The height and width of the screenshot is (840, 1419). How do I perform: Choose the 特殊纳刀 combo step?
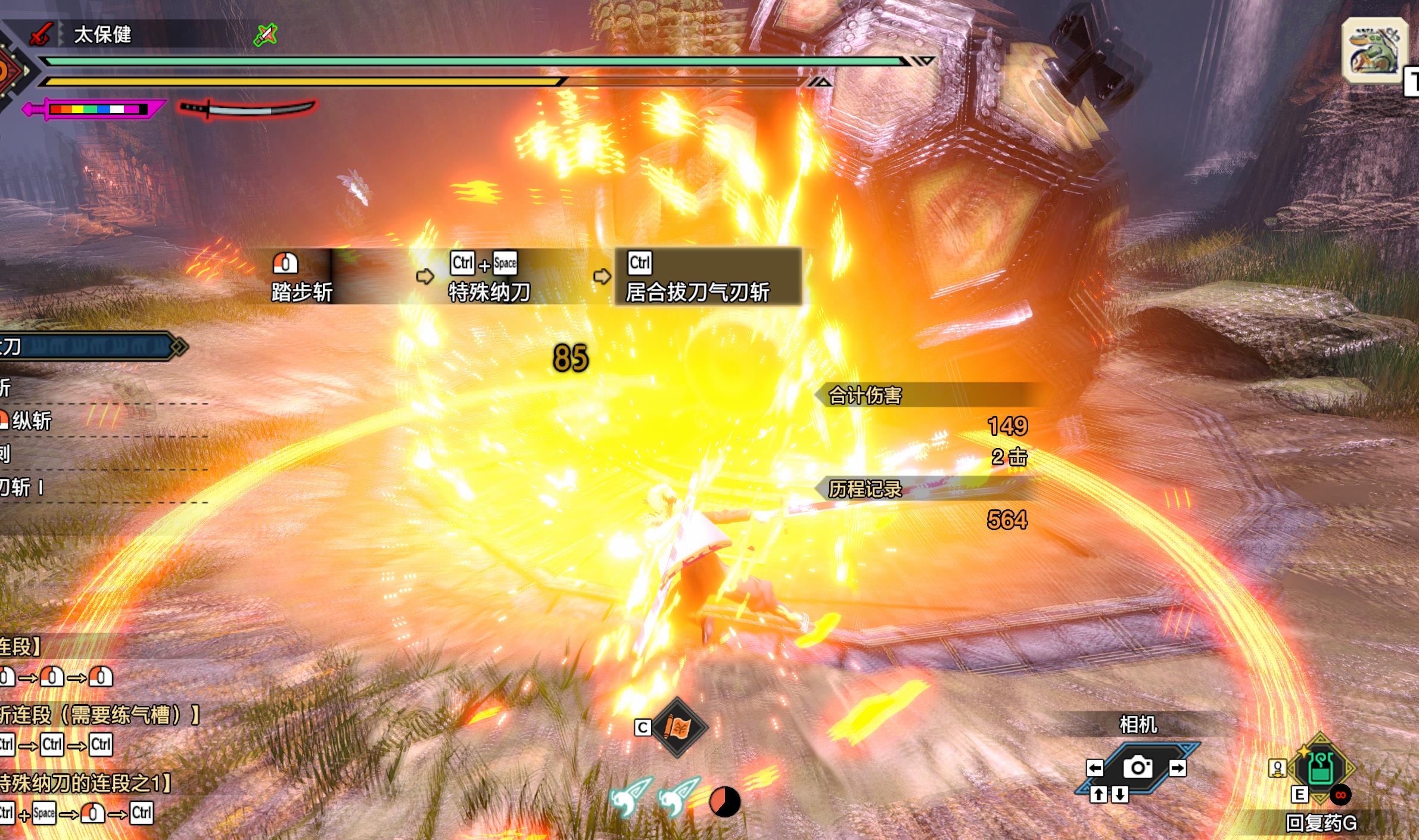[488, 277]
